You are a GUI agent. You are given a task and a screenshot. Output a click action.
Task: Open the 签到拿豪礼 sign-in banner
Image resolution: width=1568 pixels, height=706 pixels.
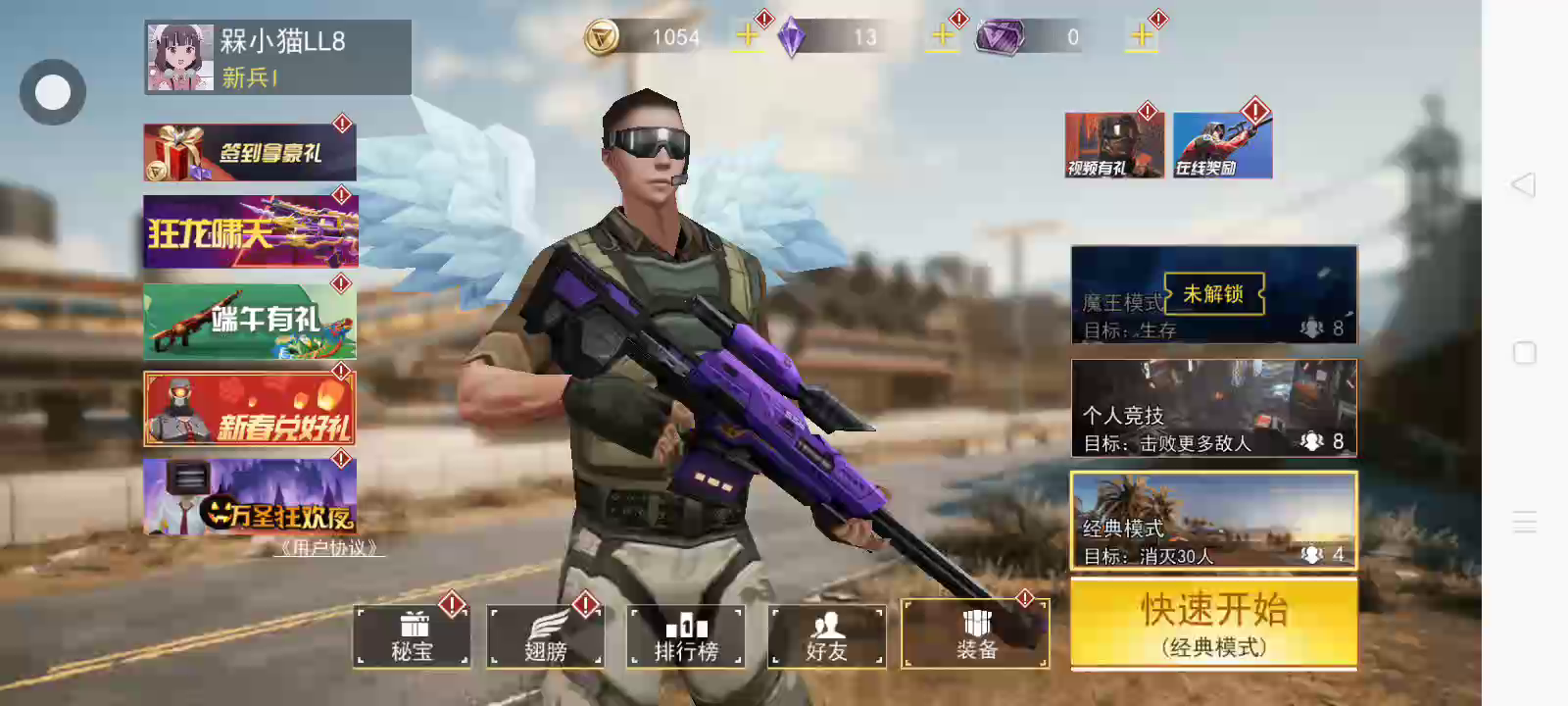(x=250, y=153)
